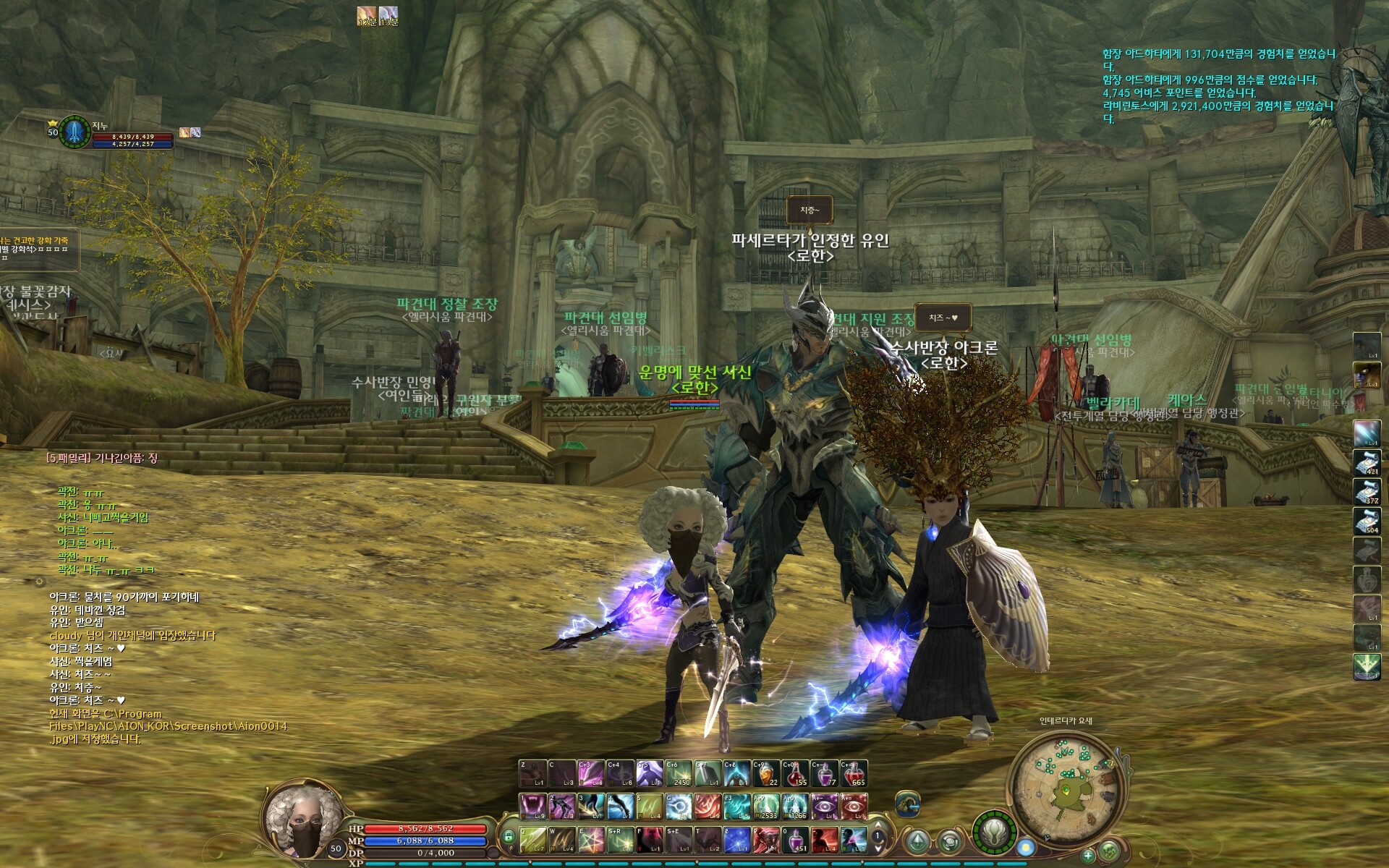Activate the red eye skill

(x=854, y=807)
